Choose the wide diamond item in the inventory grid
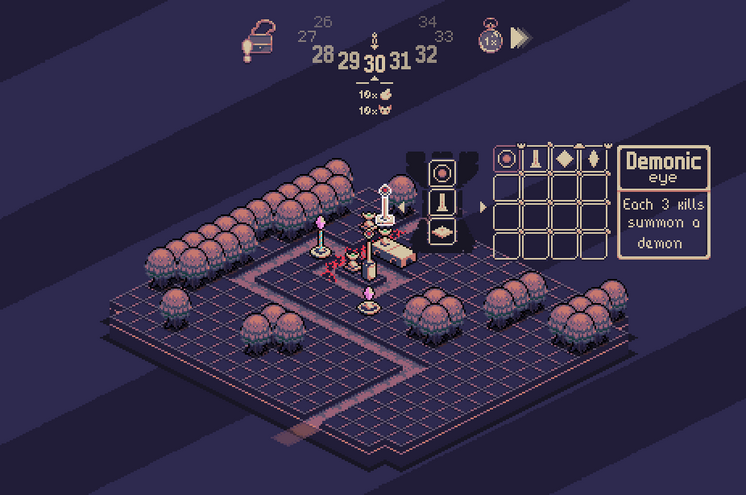 tap(565, 159)
